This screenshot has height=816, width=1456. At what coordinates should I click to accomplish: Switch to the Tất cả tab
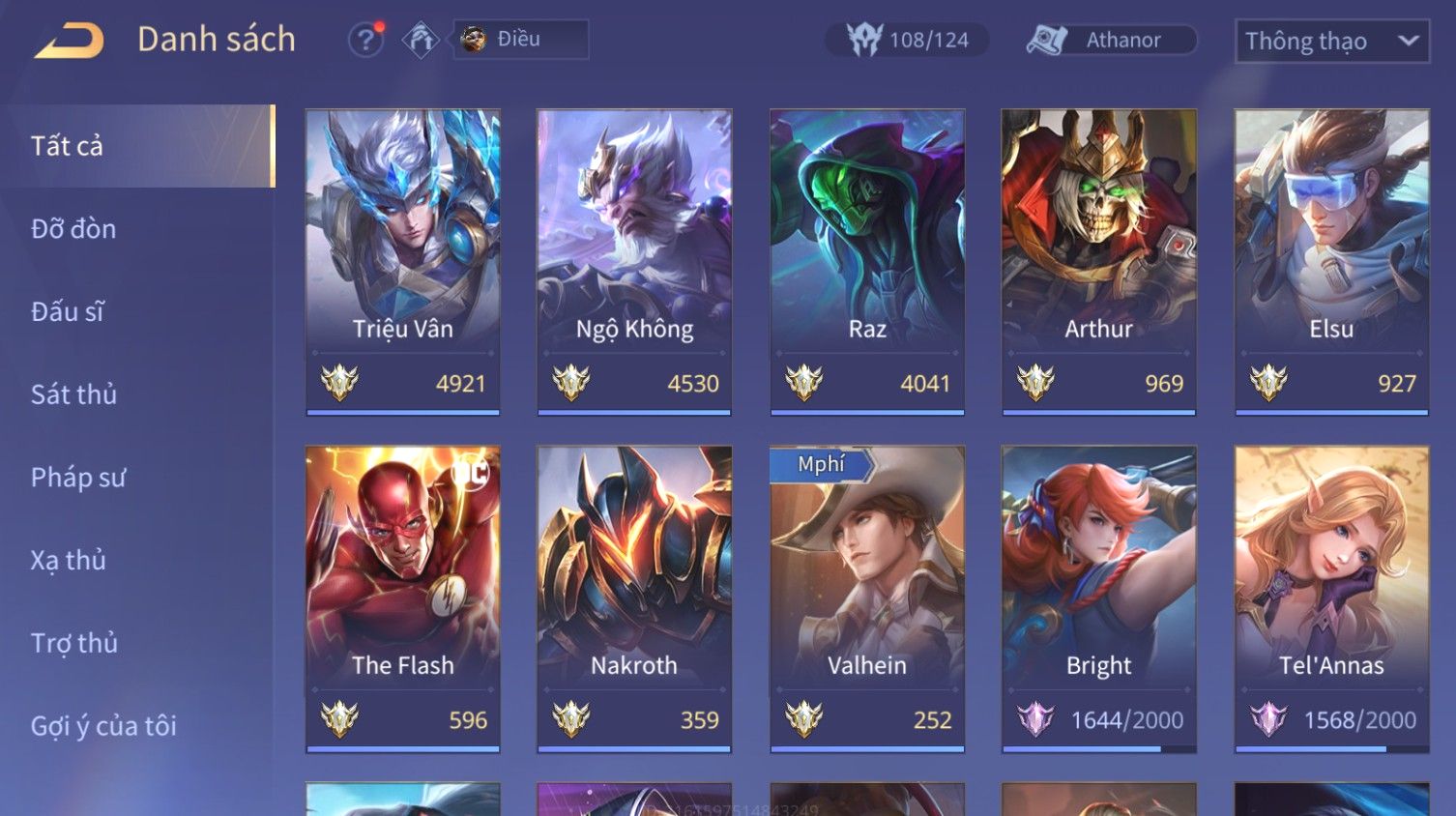(137, 146)
